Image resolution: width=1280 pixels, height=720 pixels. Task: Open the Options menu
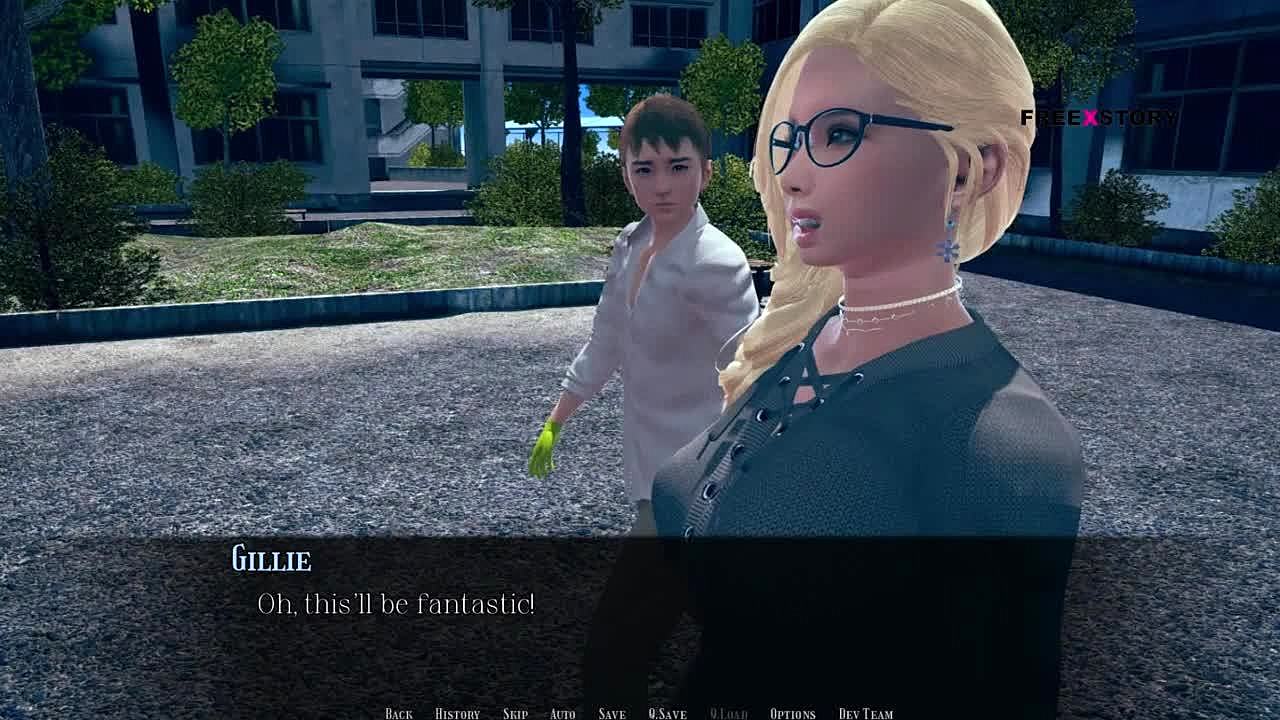click(x=792, y=713)
